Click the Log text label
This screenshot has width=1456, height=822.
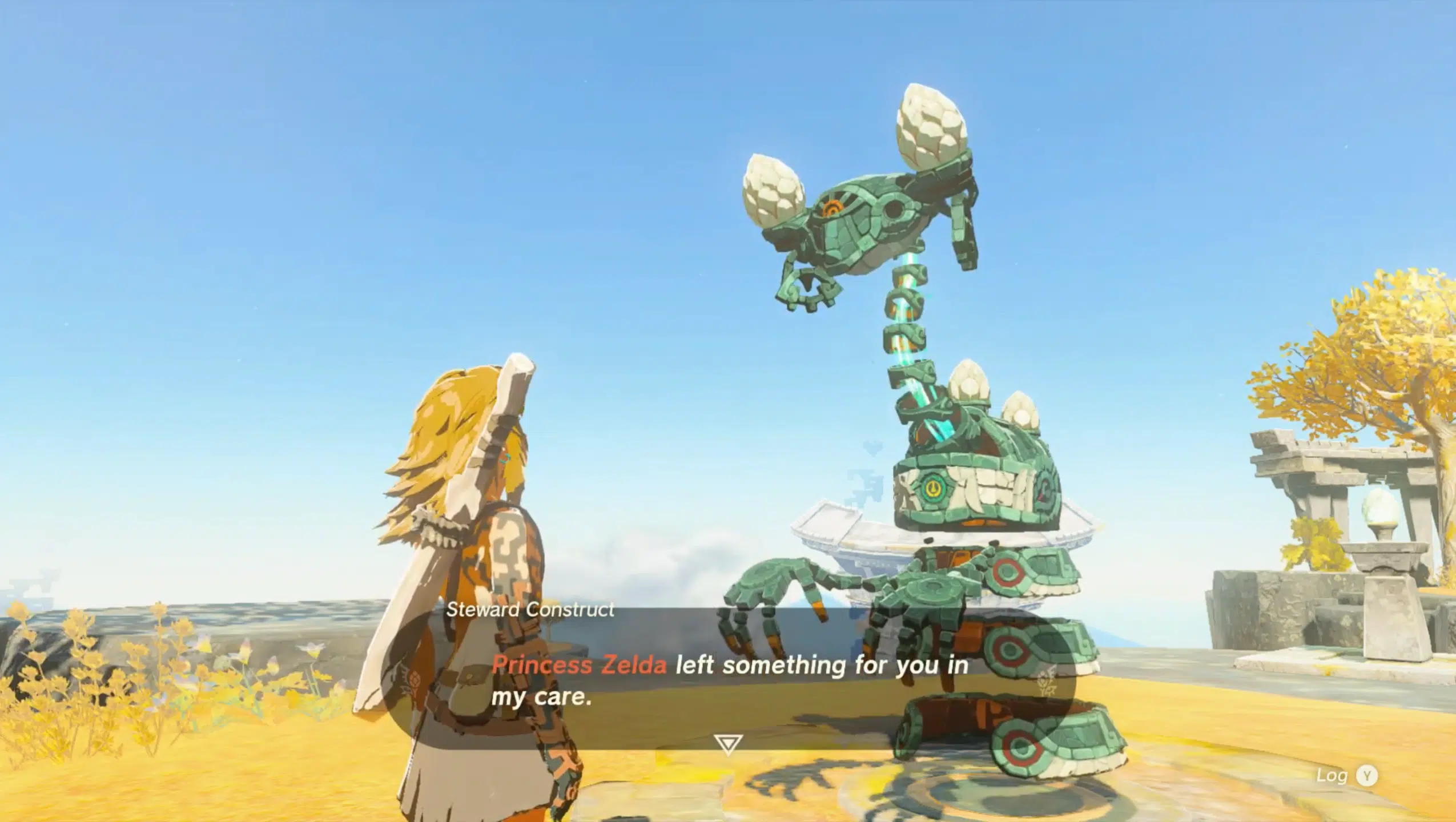(1332, 776)
